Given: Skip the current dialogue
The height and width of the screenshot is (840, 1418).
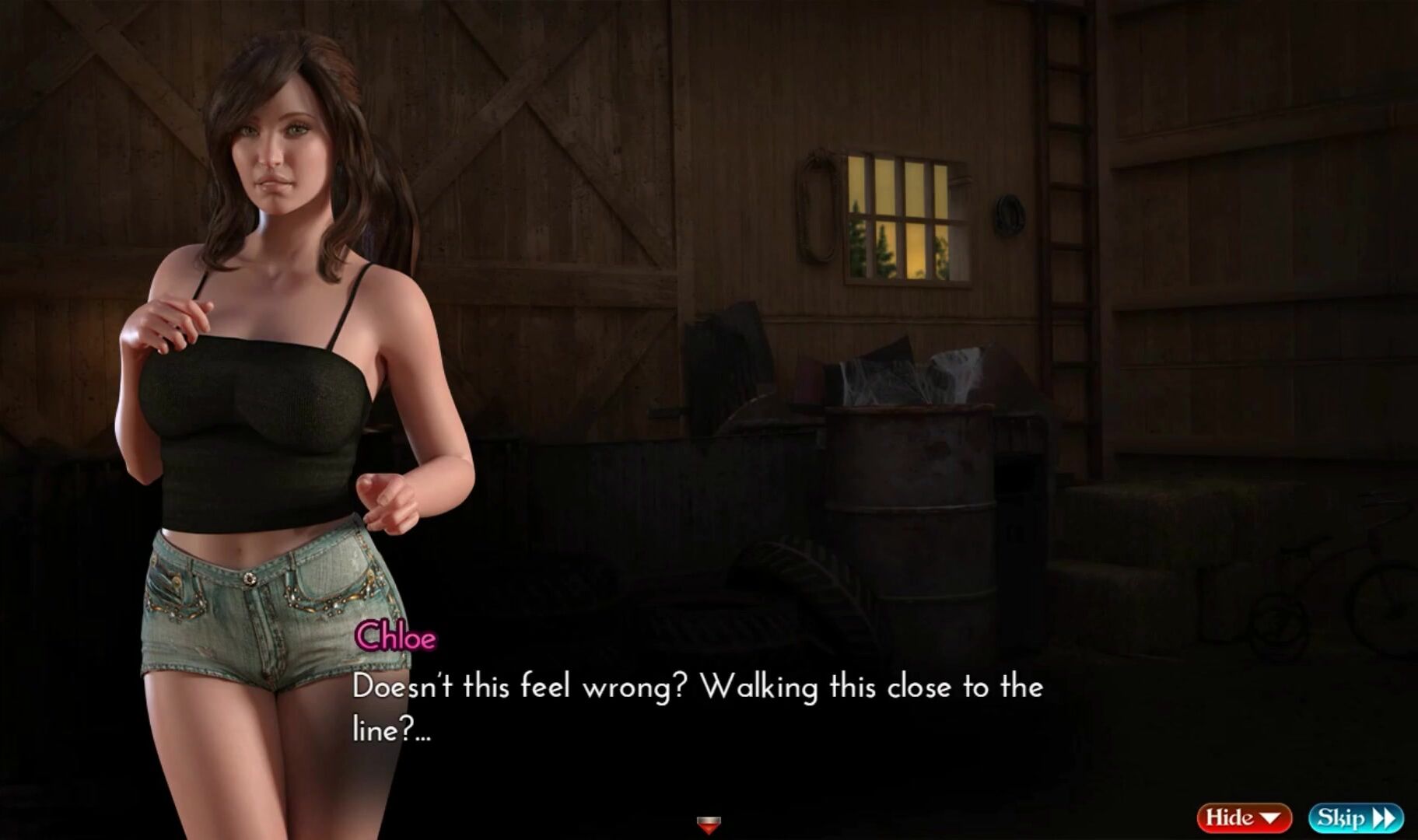Looking at the screenshot, I should [1355, 817].
